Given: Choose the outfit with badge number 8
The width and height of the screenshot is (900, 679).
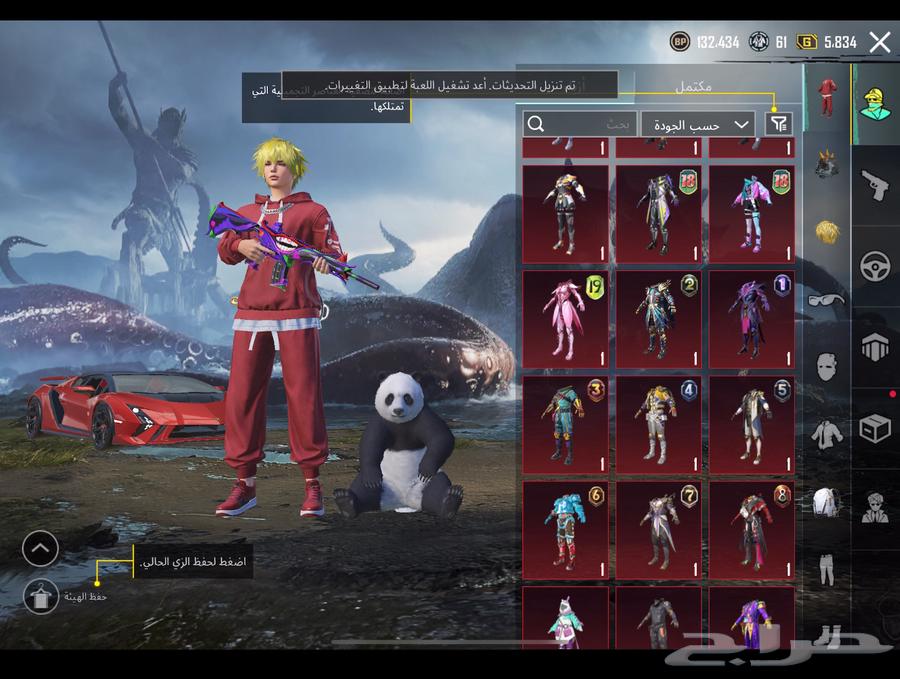Looking at the screenshot, I should (752, 530).
